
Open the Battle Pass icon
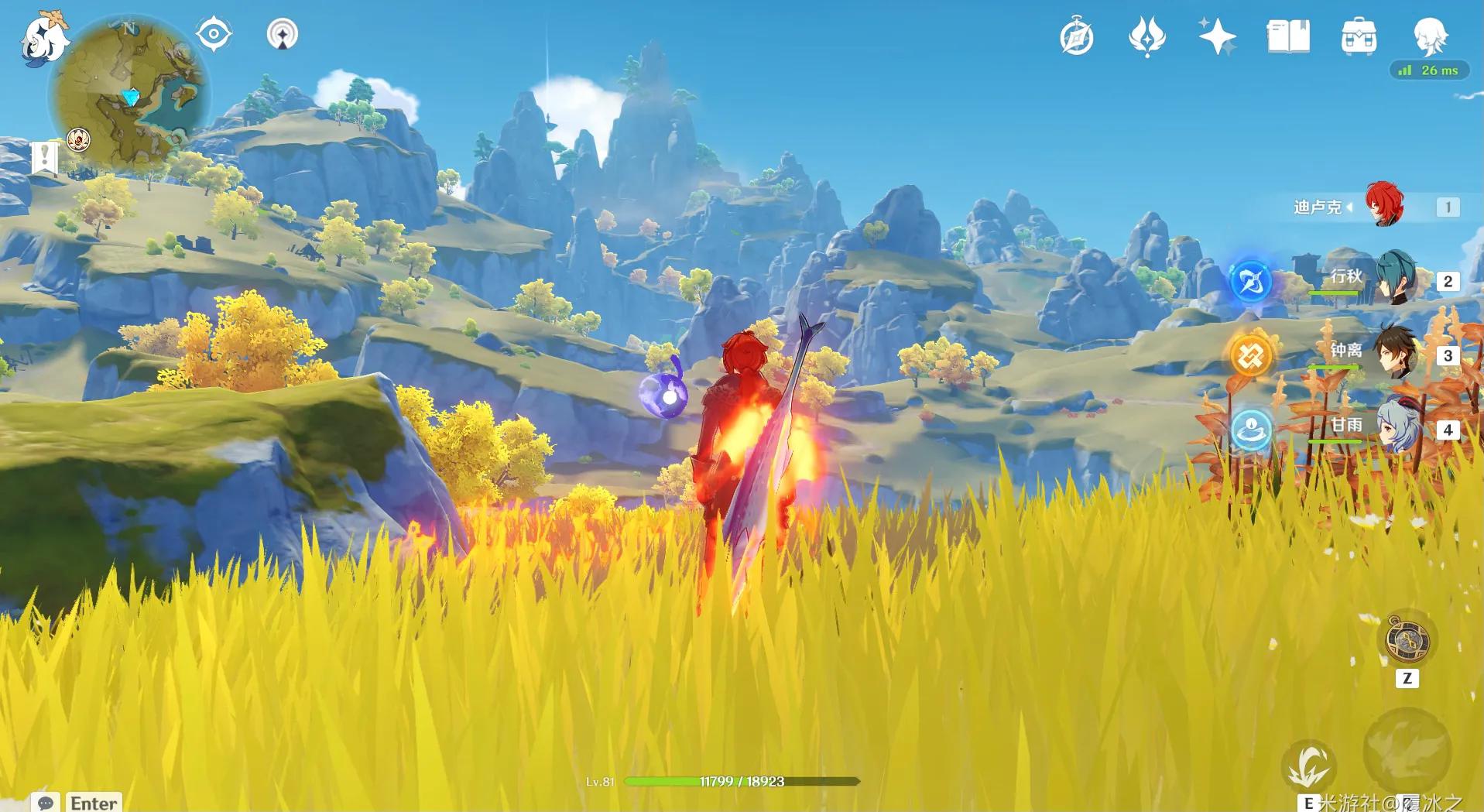tap(1288, 36)
